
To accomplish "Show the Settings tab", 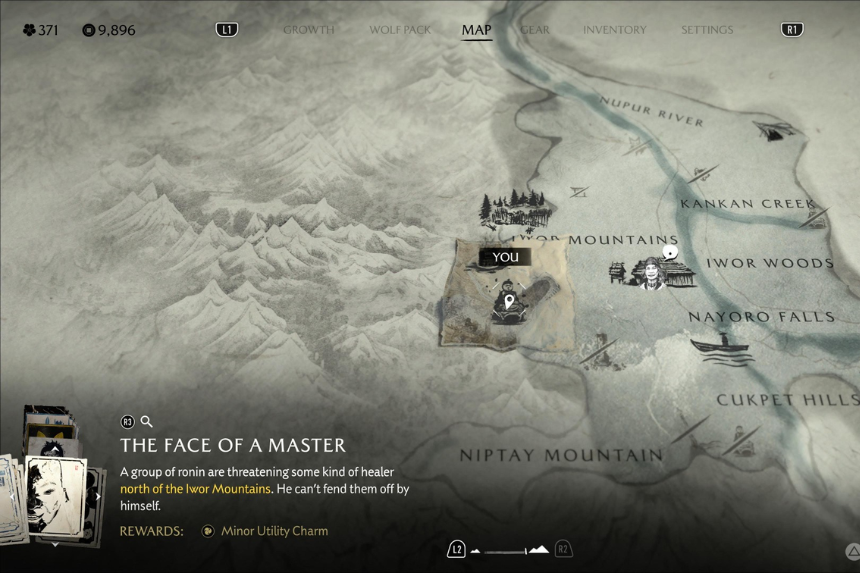I will pos(707,30).
